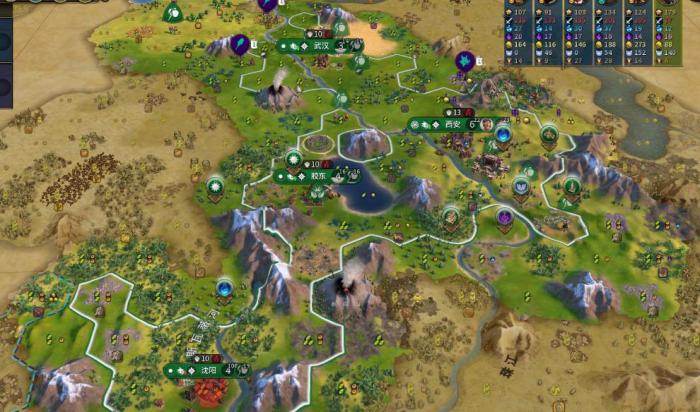Open the 西安 city banner
700x412 pixels.
451,124
